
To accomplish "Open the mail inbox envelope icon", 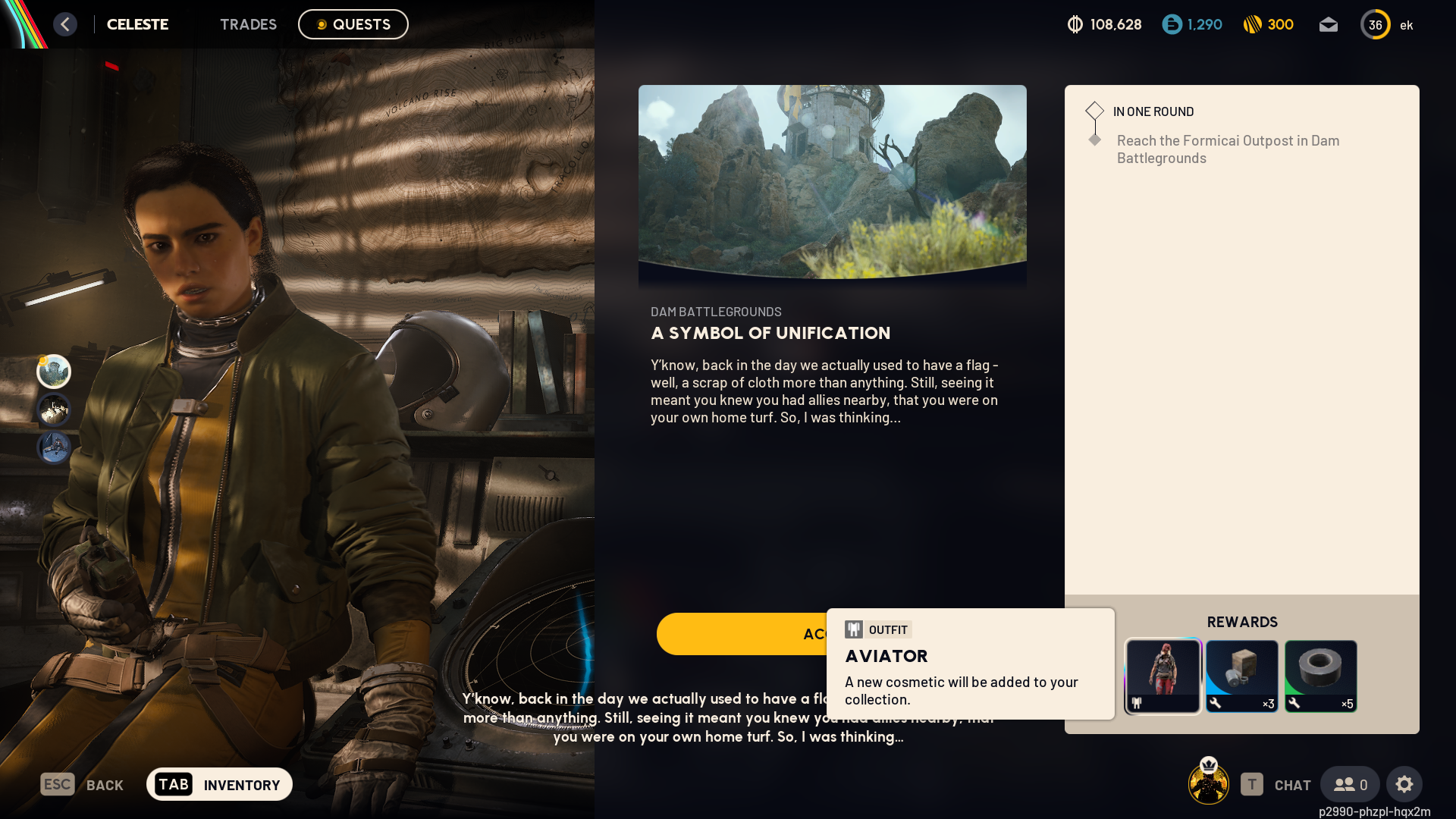I will click(1328, 25).
